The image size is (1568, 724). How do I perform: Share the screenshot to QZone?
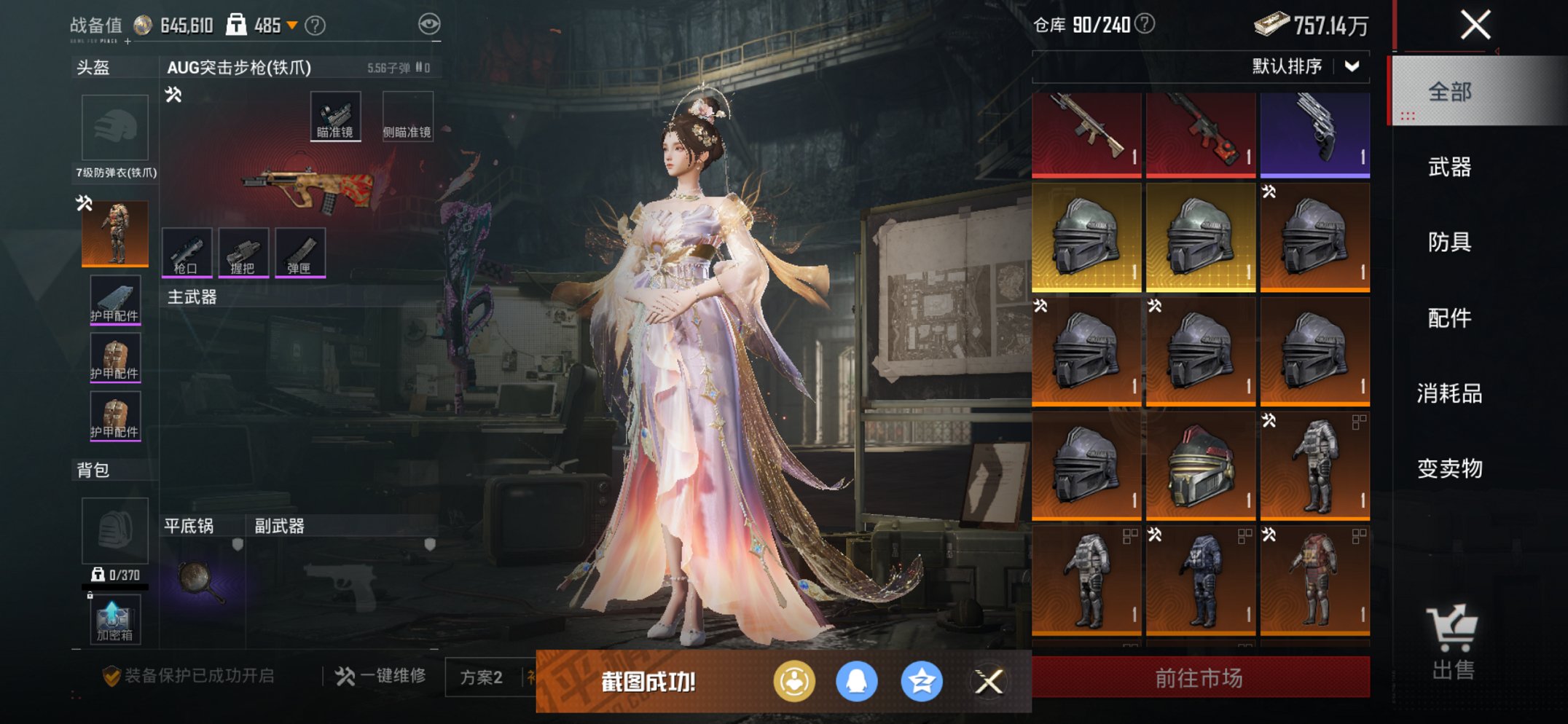tap(921, 679)
